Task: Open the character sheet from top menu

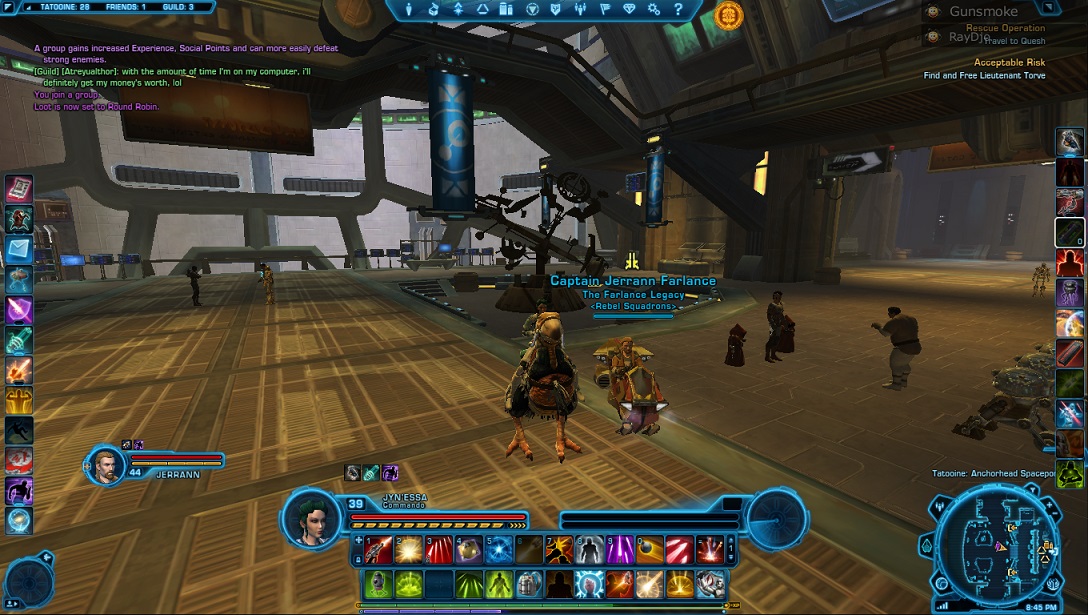Action: click(x=410, y=9)
